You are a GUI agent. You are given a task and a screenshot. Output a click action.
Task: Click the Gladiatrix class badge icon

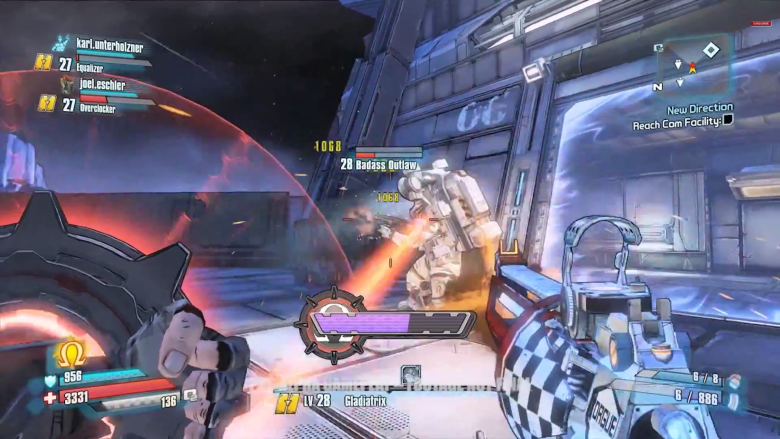287,400
